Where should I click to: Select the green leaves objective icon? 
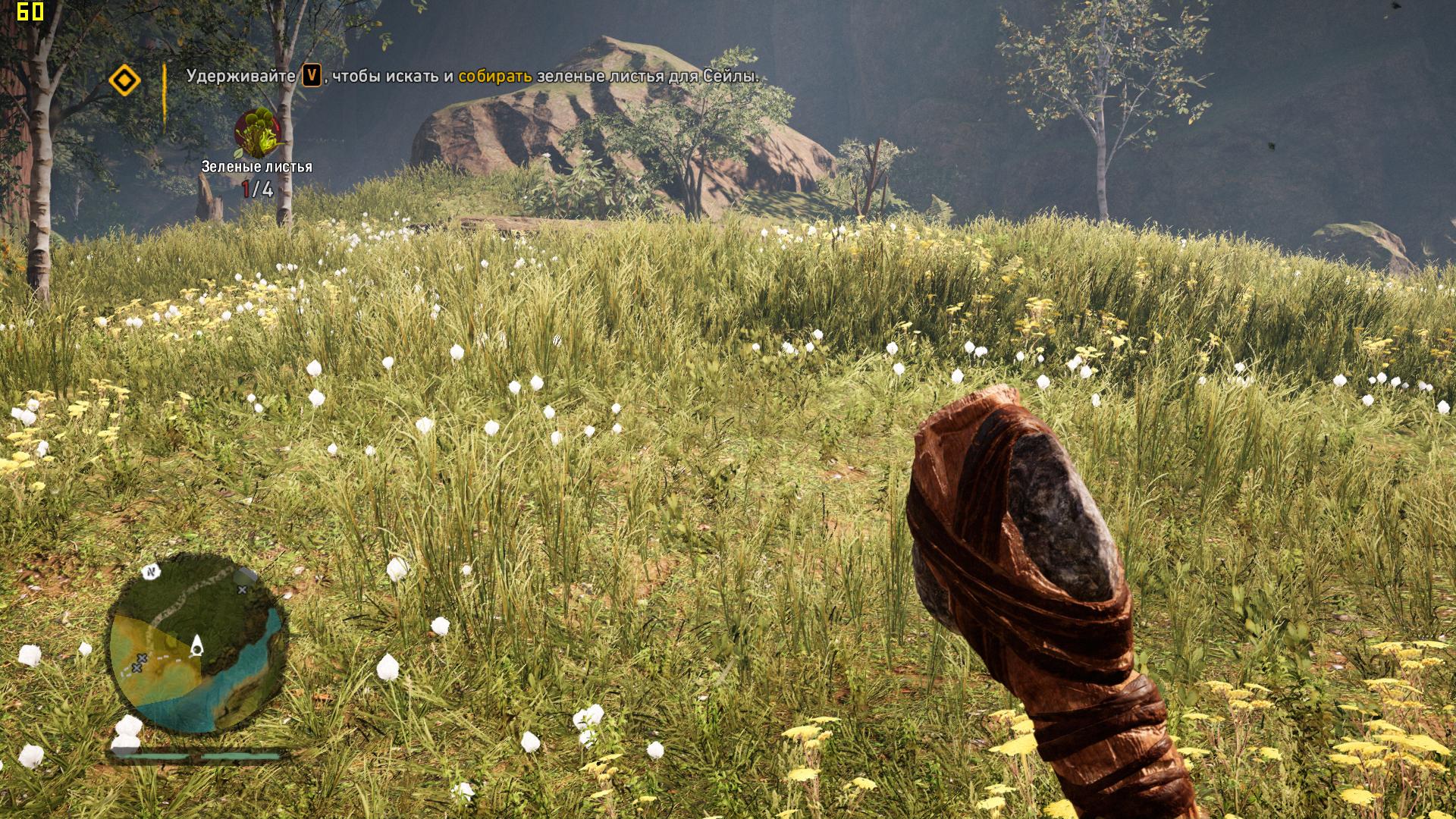pyautogui.click(x=258, y=133)
